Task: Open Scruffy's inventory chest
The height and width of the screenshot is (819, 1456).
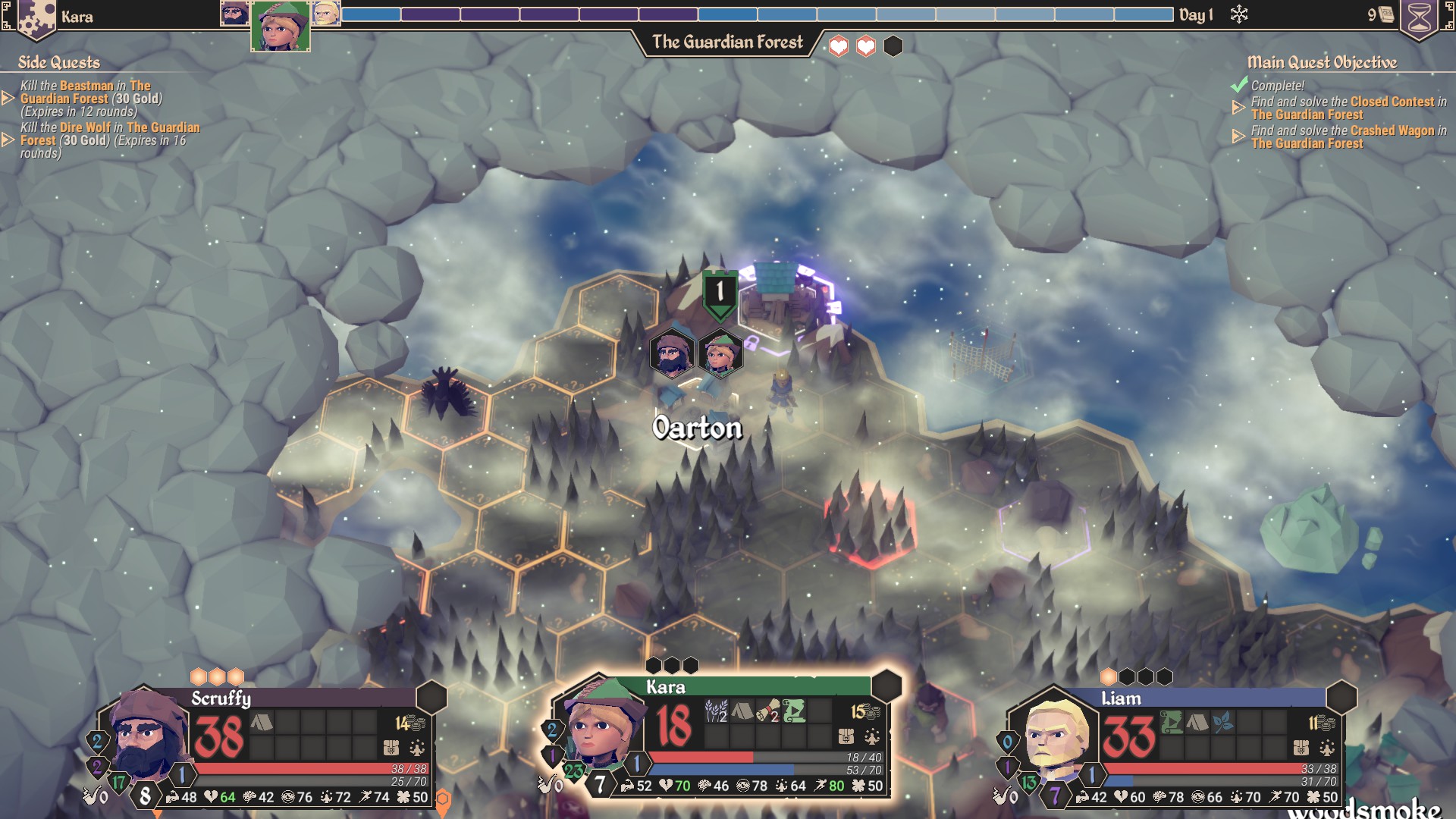Action: tap(391, 748)
